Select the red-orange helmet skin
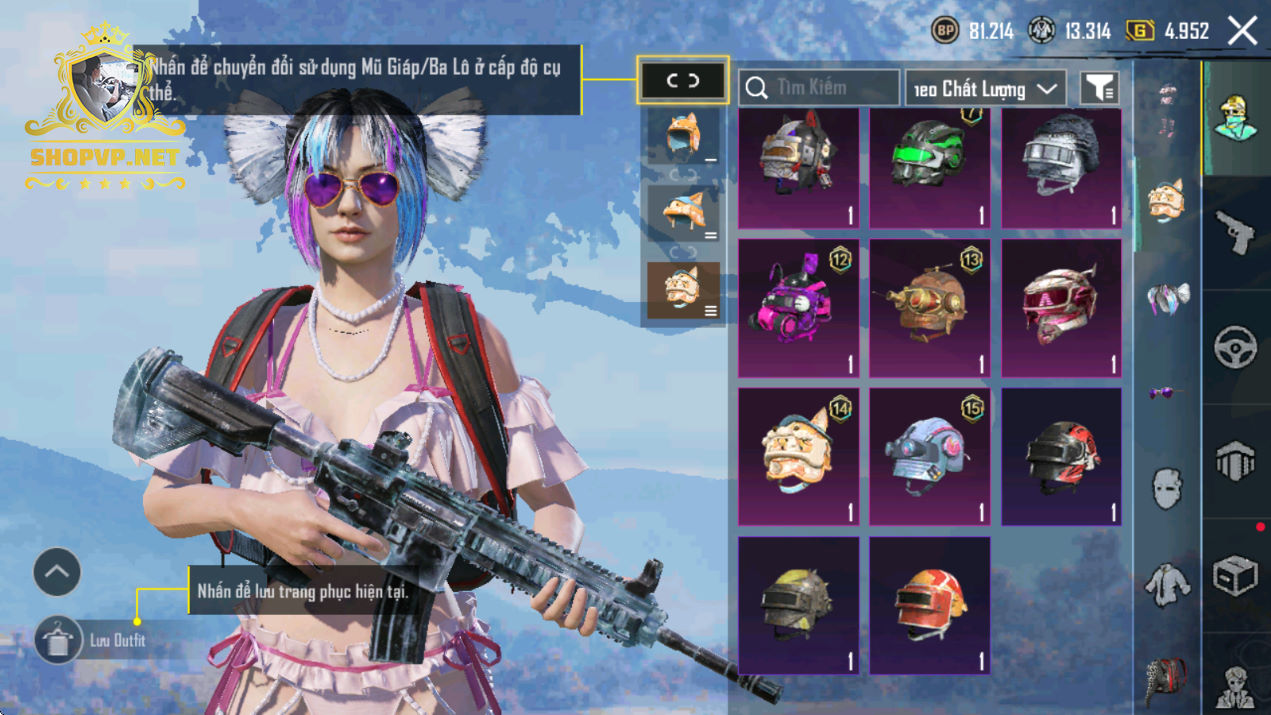 pyautogui.click(x=929, y=604)
